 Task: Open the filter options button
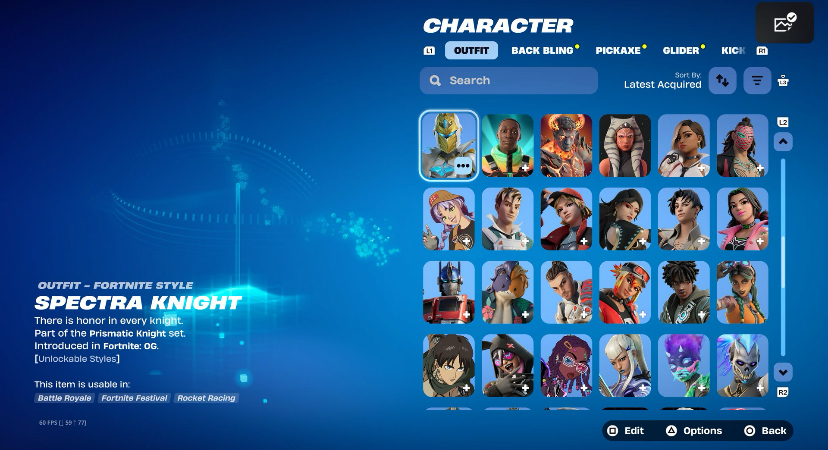point(758,81)
